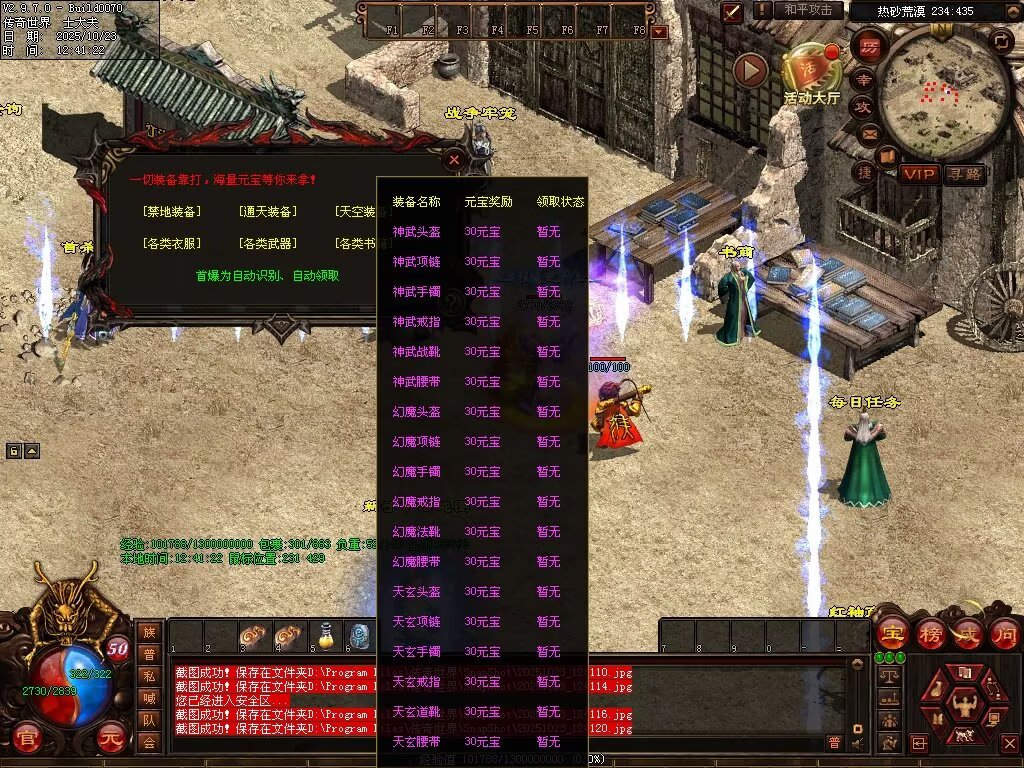Open the 活动大厅 activity hall
This screenshot has height=768, width=1024.
coord(811,75)
